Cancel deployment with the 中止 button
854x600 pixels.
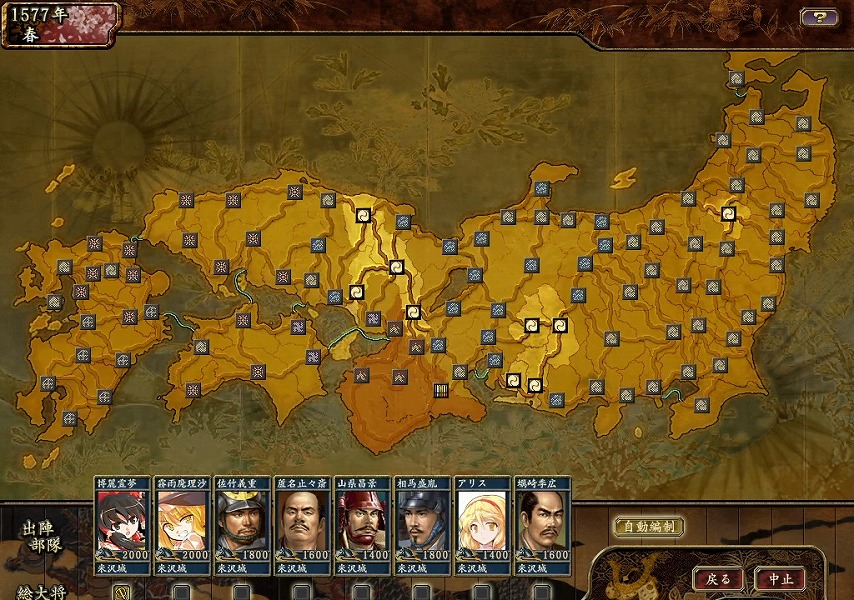click(x=780, y=579)
